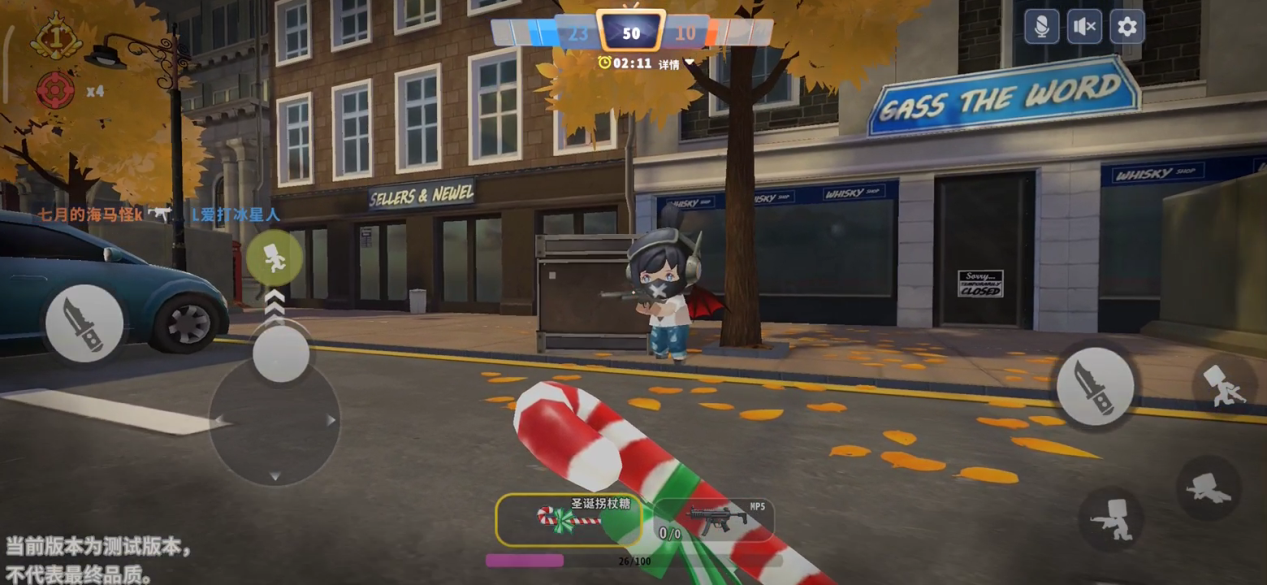Toggle the microphone voice chat
The image size is (1267, 585).
pos(1041,27)
